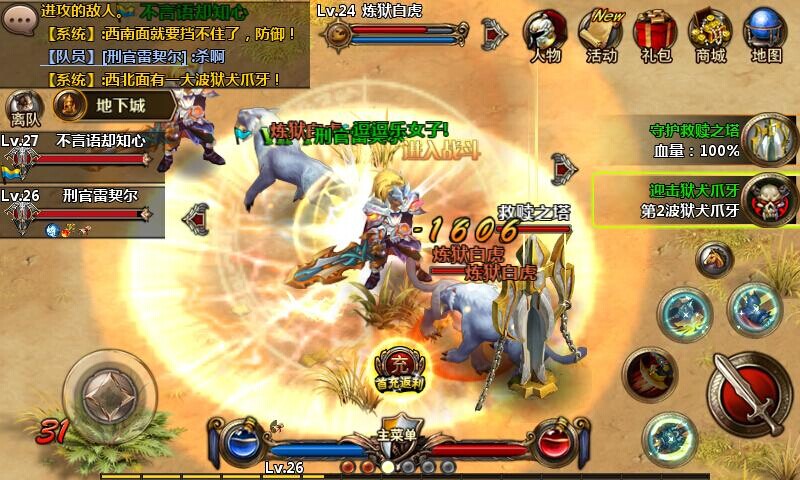Select the 地下城 dungeon tab
800x480 pixels.
[112, 103]
